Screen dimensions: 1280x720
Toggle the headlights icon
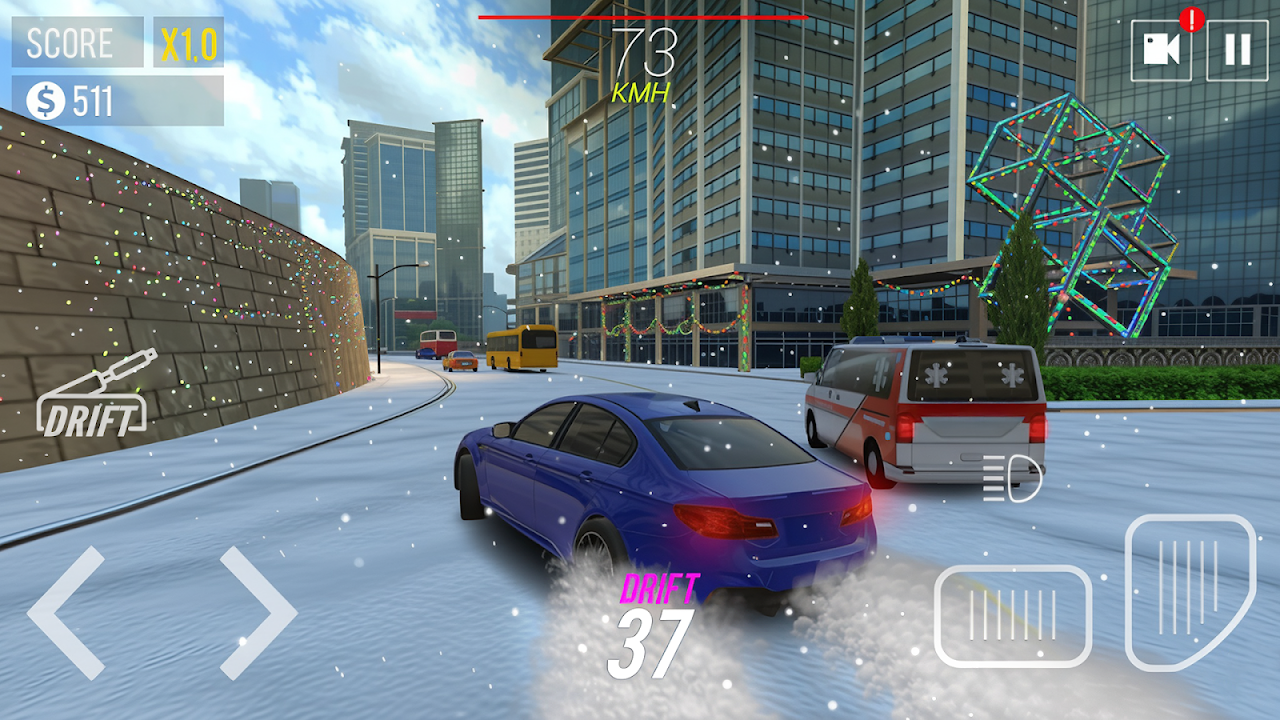pyautogui.click(x=1012, y=480)
